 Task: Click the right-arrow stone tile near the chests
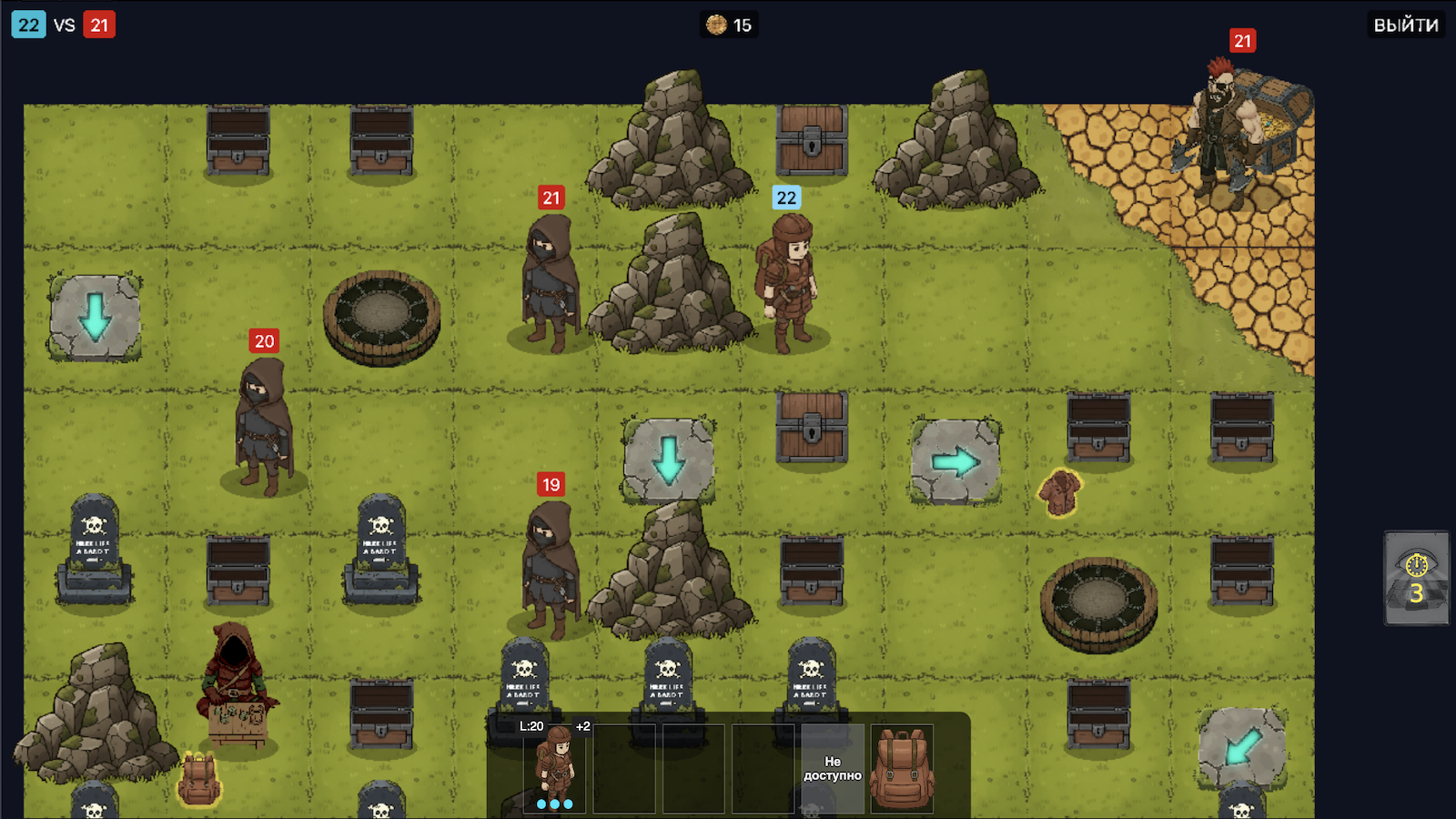pos(954,460)
